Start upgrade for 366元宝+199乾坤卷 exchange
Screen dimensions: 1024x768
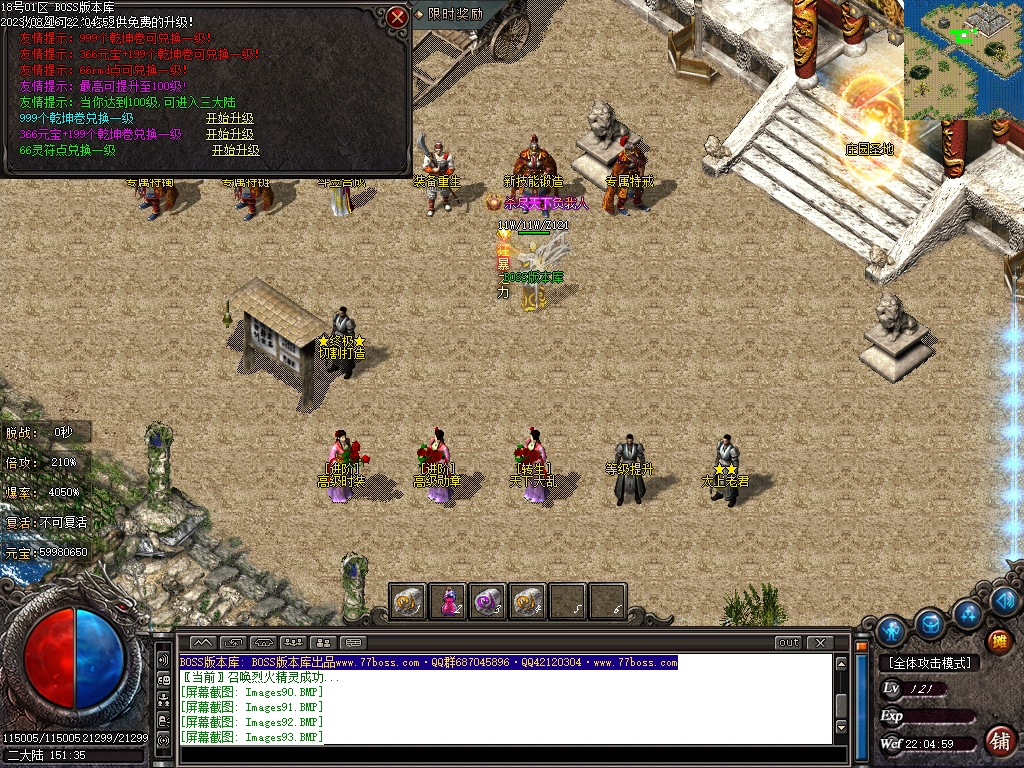pyautogui.click(x=230, y=134)
